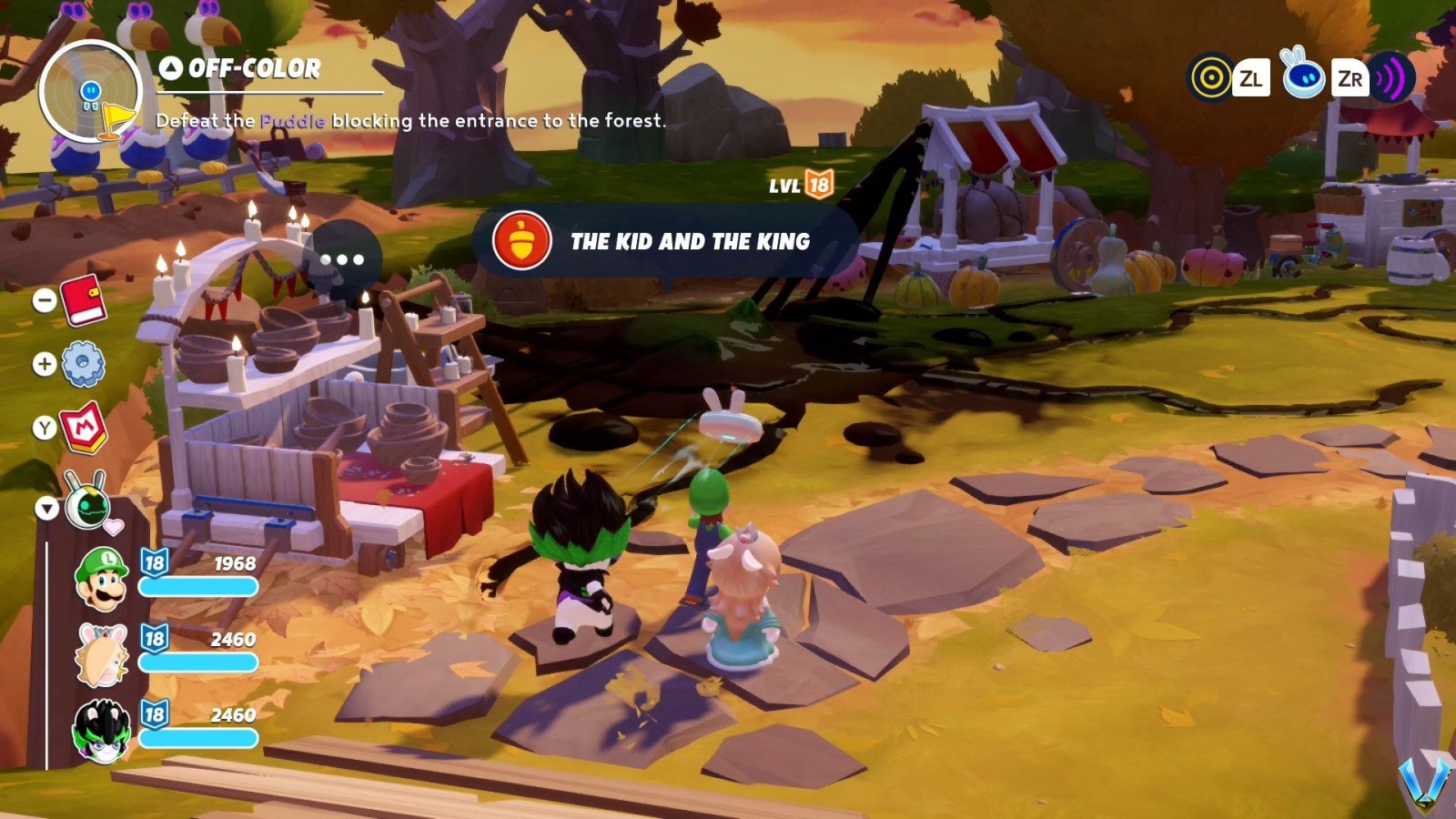Toggle the ZL button indicator
Image resolution: width=1456 pixels, height=819 pixels.
(1253, 79)
